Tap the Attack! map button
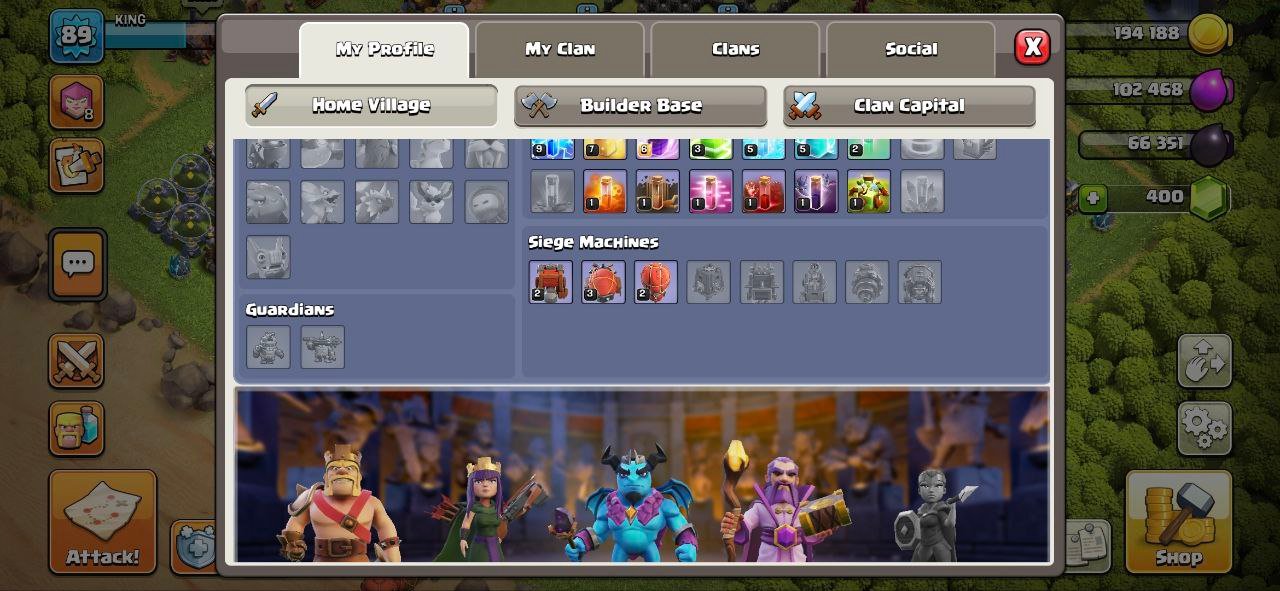The image size is (1280, 591). [x=103, y=521]
